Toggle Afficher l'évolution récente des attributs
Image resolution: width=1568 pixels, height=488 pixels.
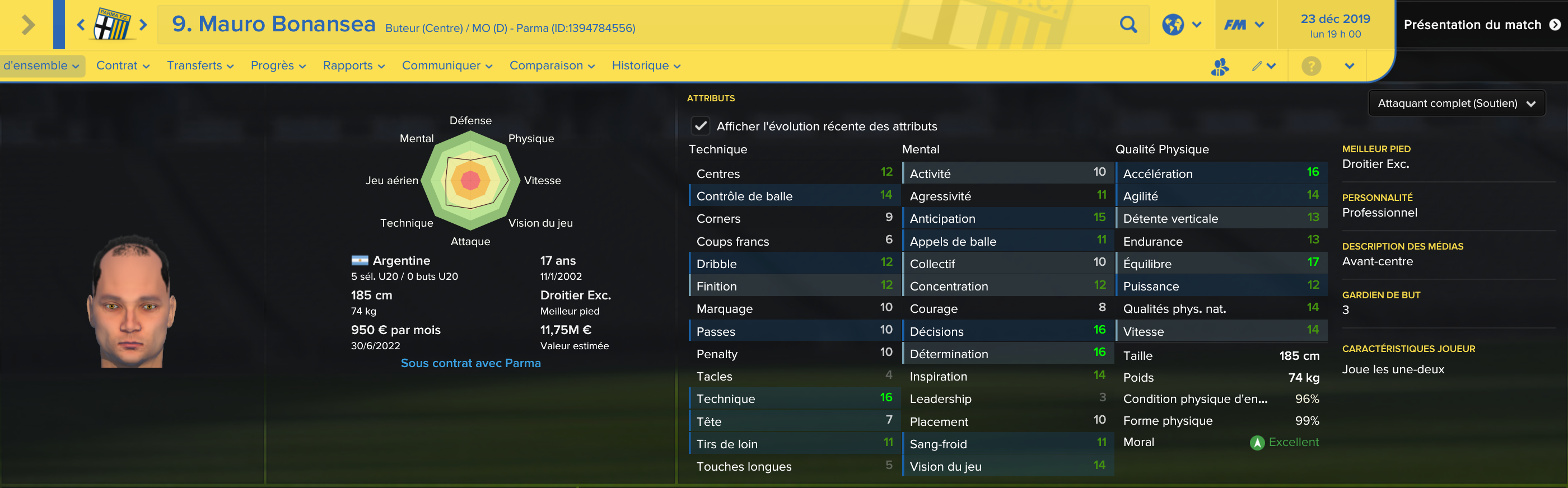point(701,126)
